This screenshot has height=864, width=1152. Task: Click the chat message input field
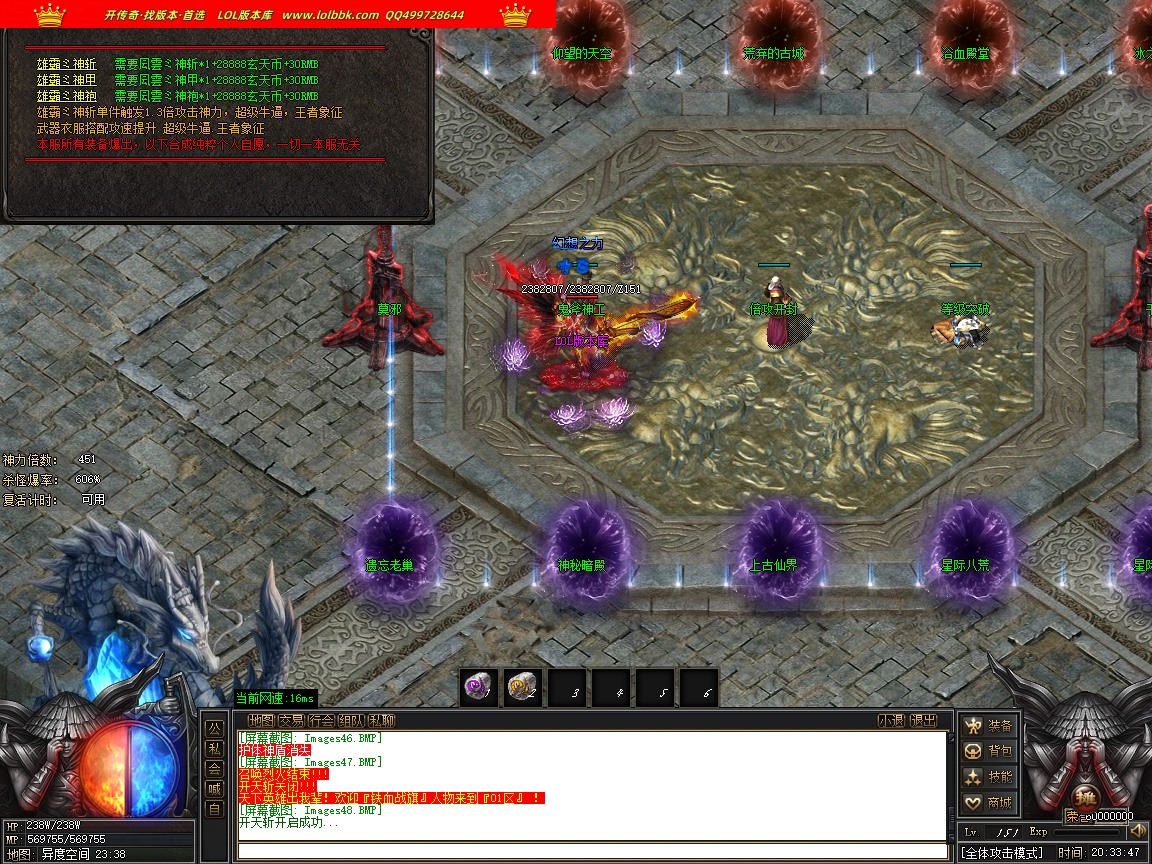coord(590,851)
